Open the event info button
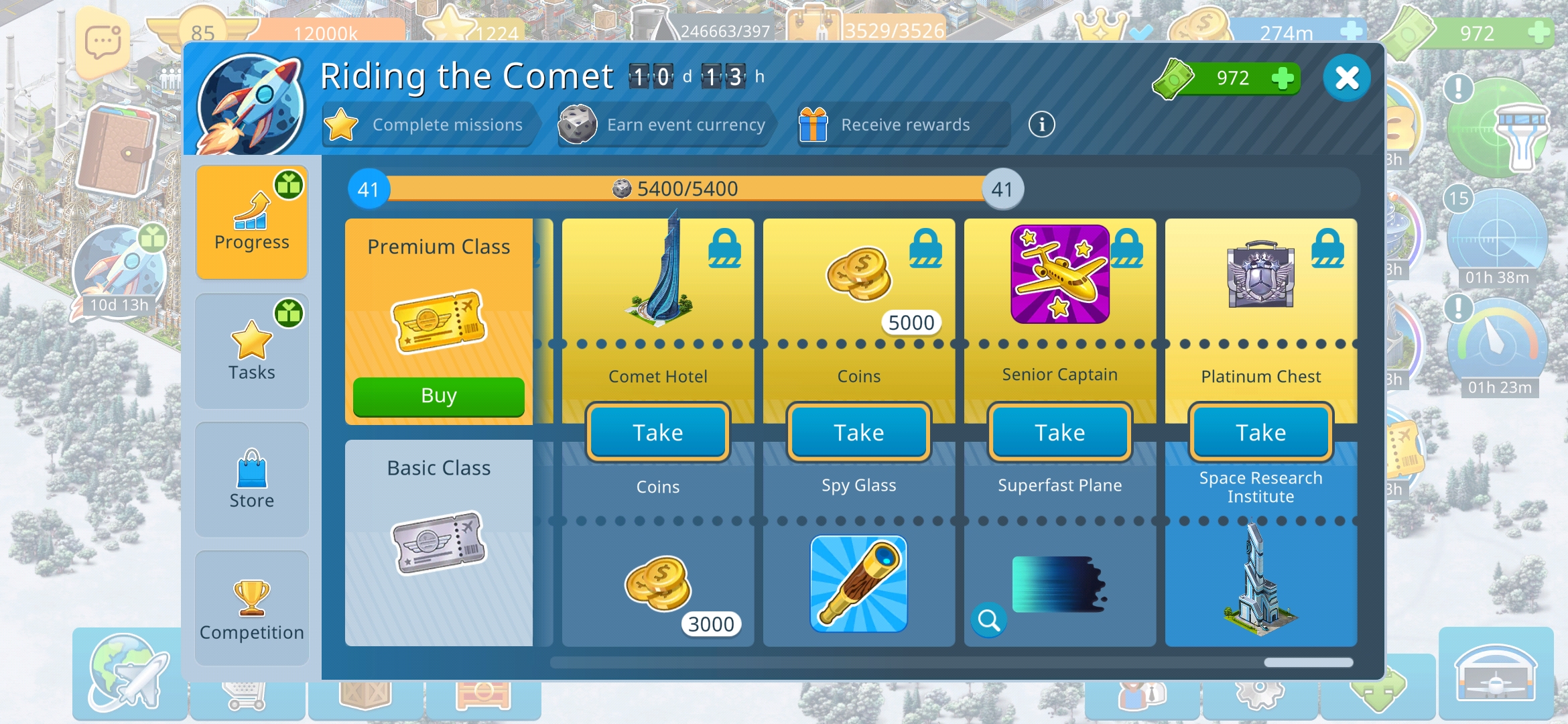 (1041, 125)
